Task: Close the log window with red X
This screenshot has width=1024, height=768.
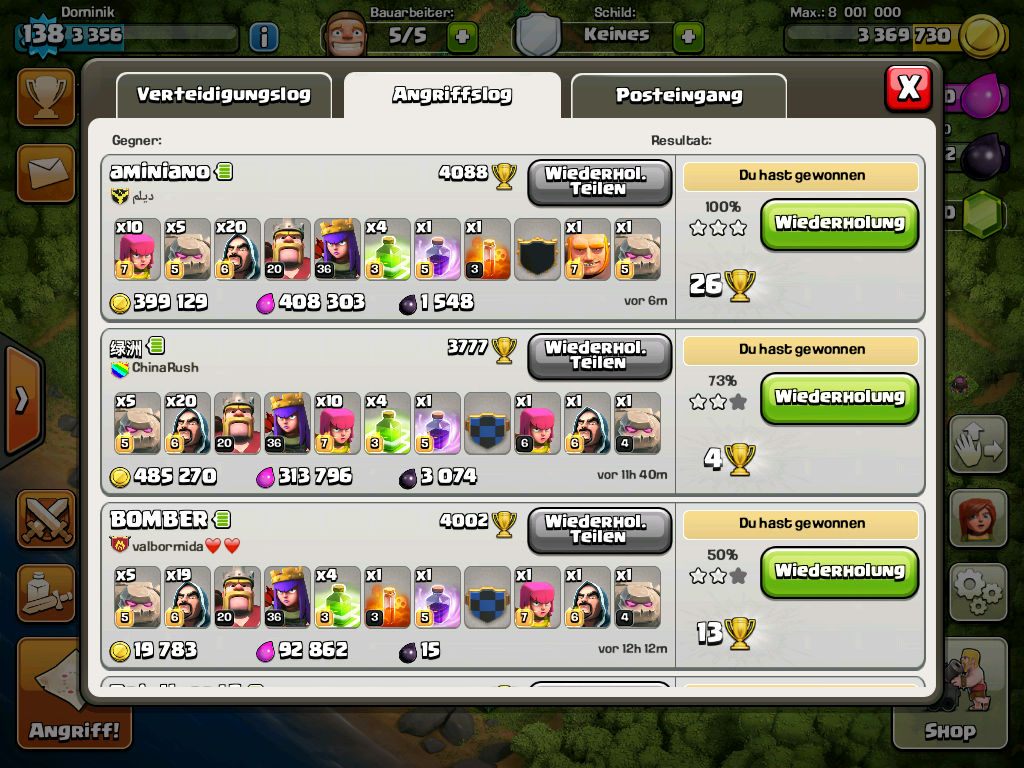Action: coord(908,88)
